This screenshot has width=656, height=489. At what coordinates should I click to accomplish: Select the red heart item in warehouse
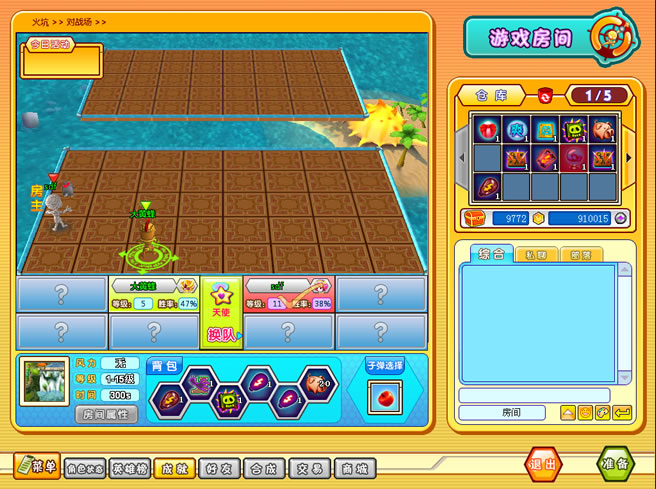[x=487, y=130]
